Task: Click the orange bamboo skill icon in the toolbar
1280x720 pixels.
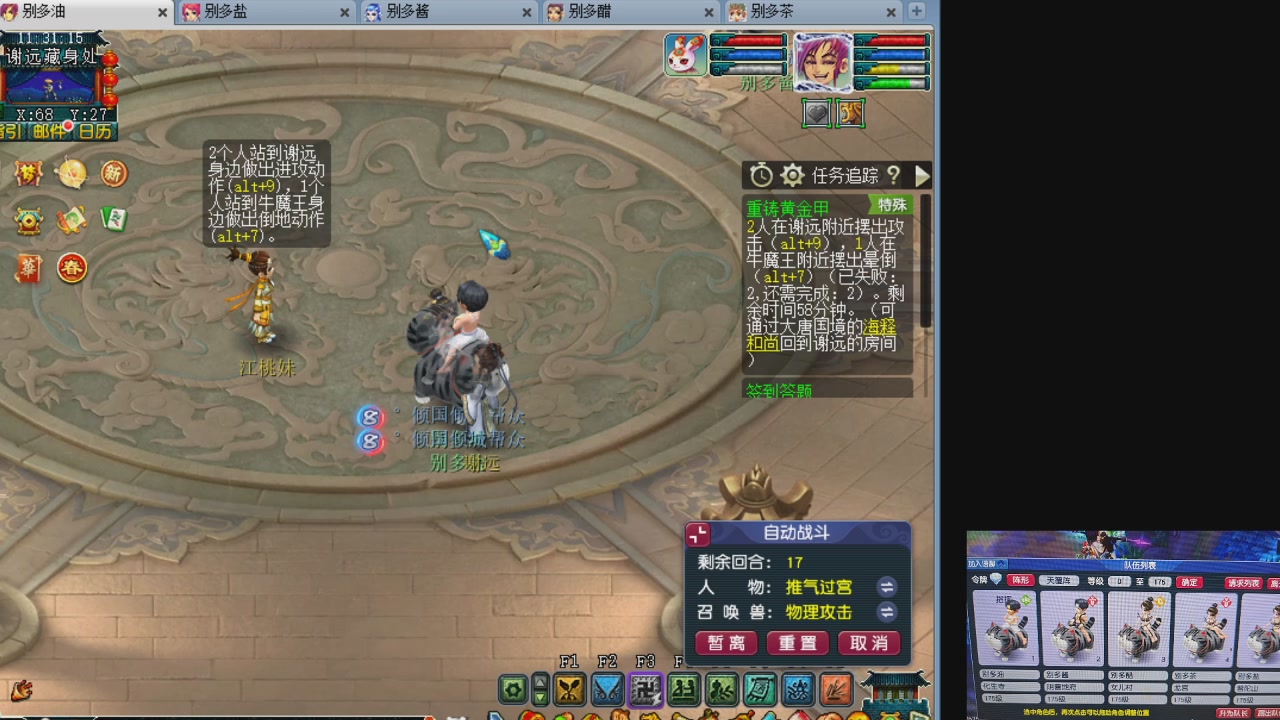Action: click(836, 690)
